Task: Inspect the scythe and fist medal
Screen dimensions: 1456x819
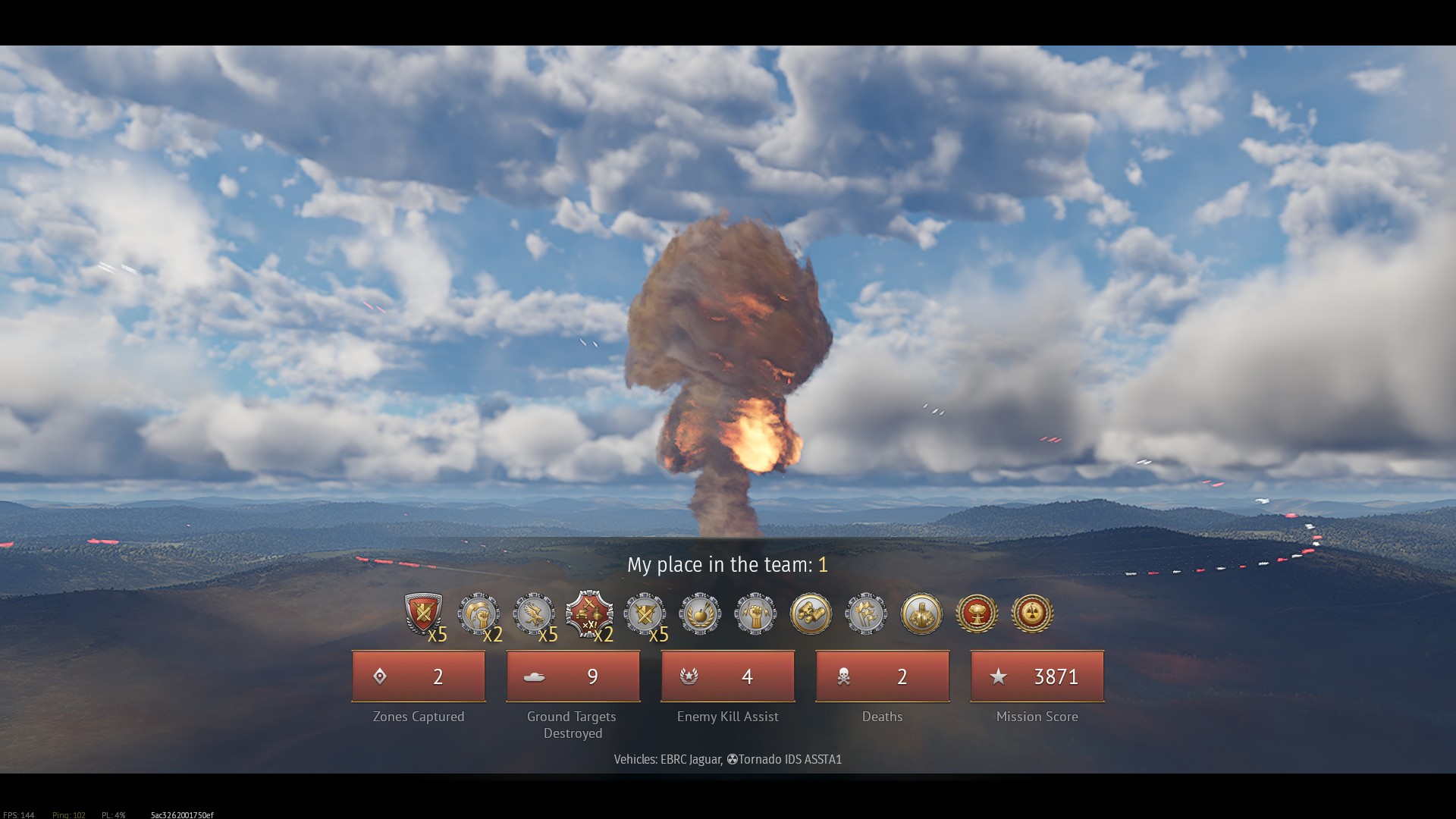Action: [x=479, y=613]
